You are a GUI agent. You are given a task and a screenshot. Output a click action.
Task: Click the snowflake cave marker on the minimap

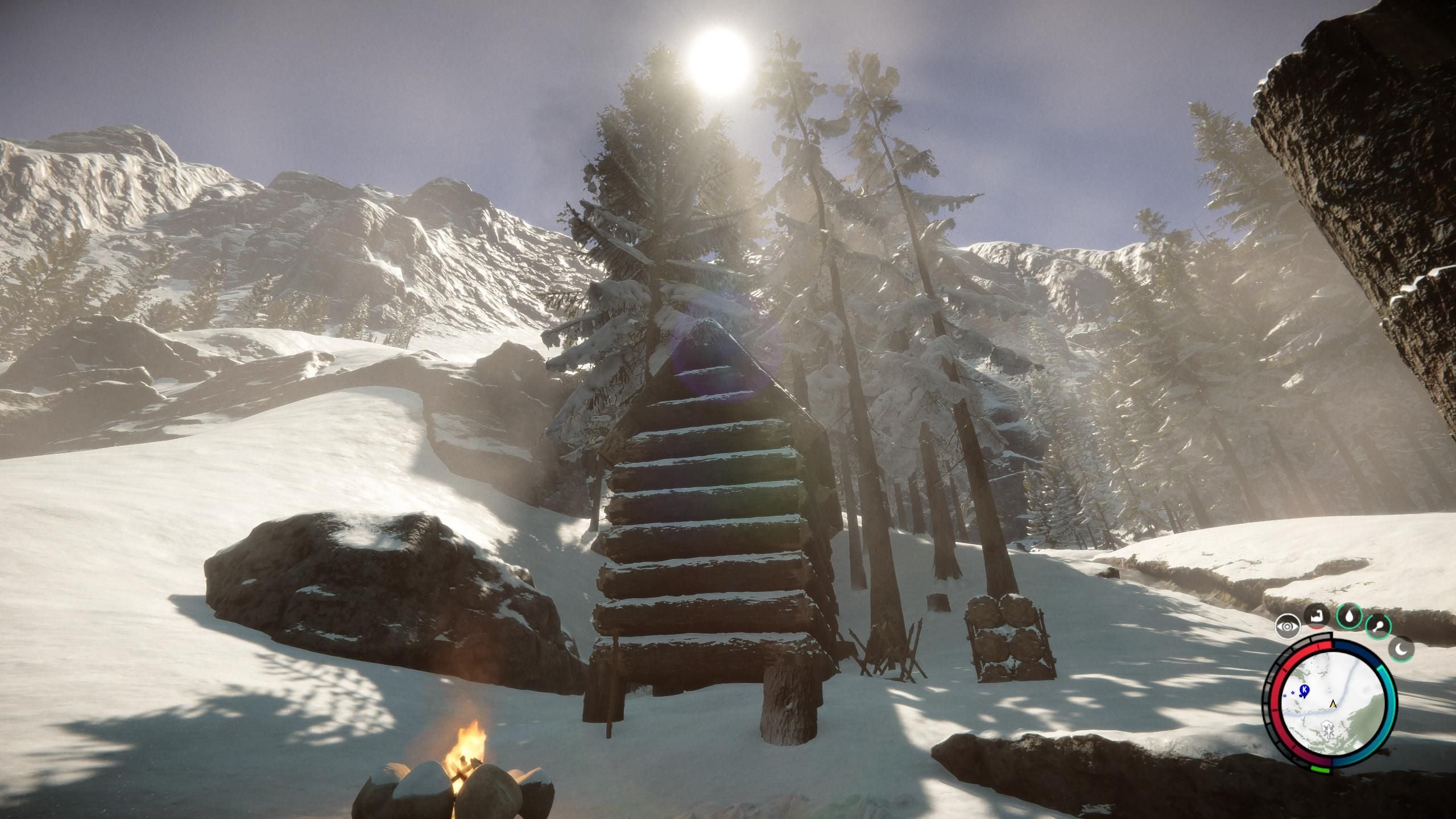tap(1328, 730)
